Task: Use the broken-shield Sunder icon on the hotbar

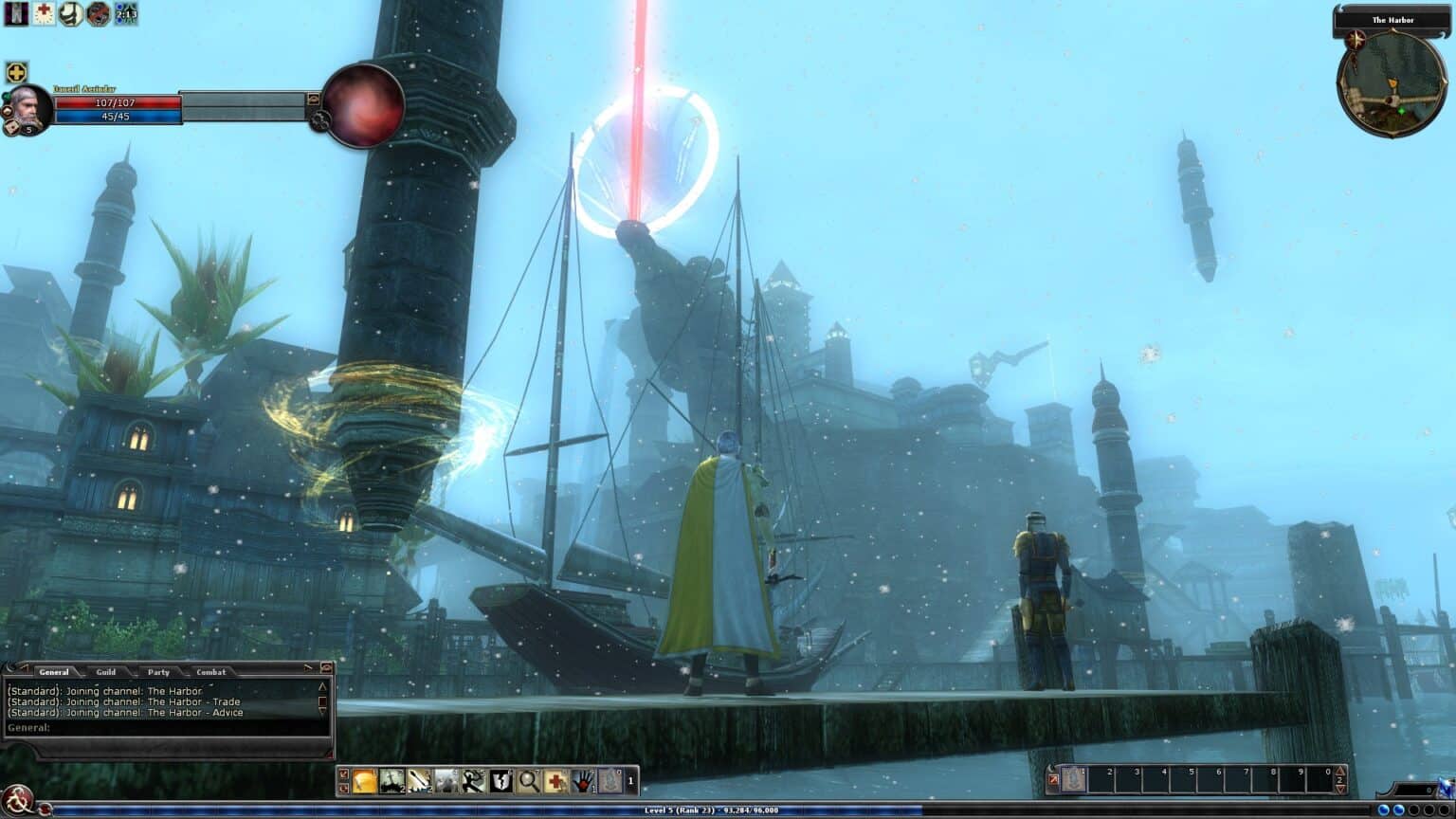Action: (500, 780)
